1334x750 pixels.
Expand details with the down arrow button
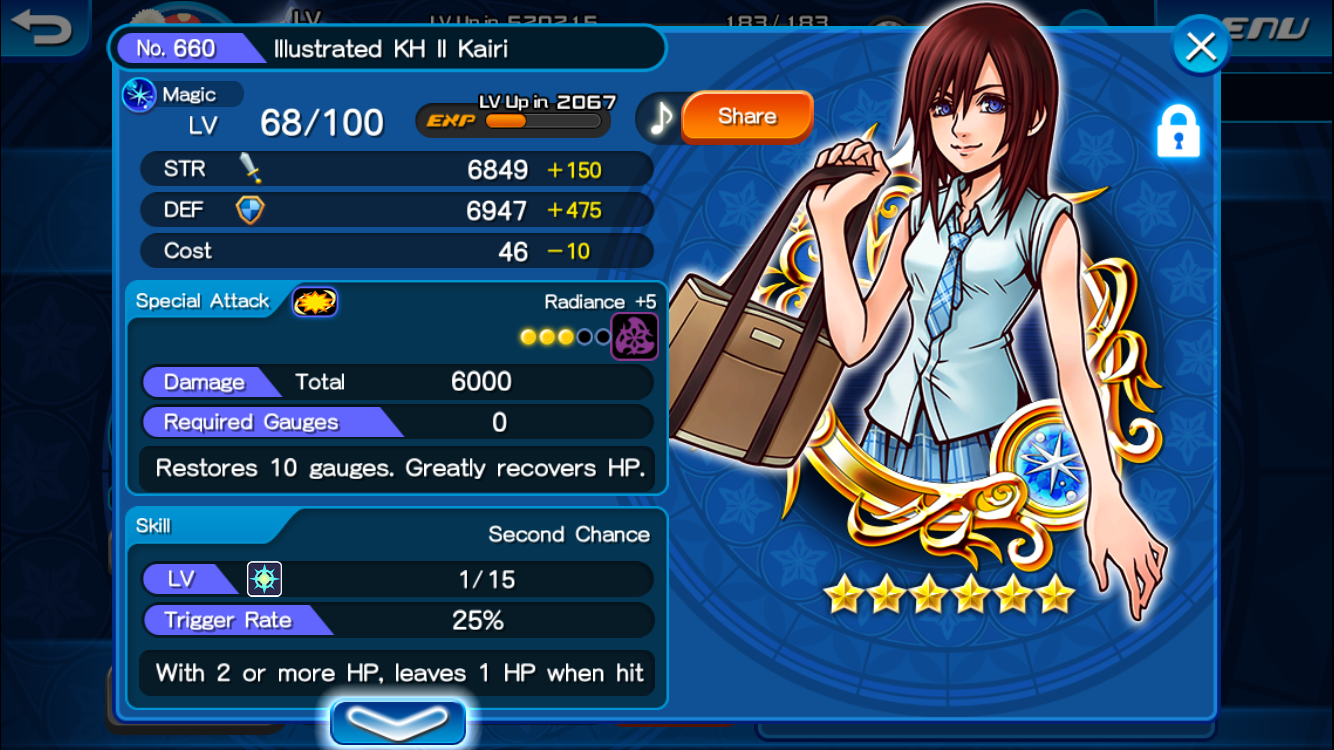398,722
